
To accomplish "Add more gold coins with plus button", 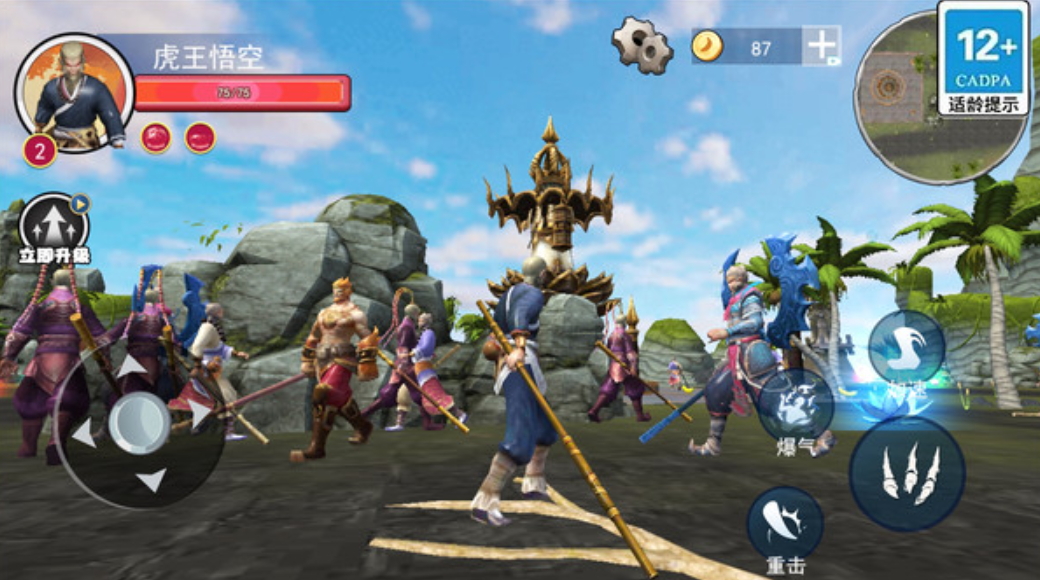I will click(x=821, y=46).
